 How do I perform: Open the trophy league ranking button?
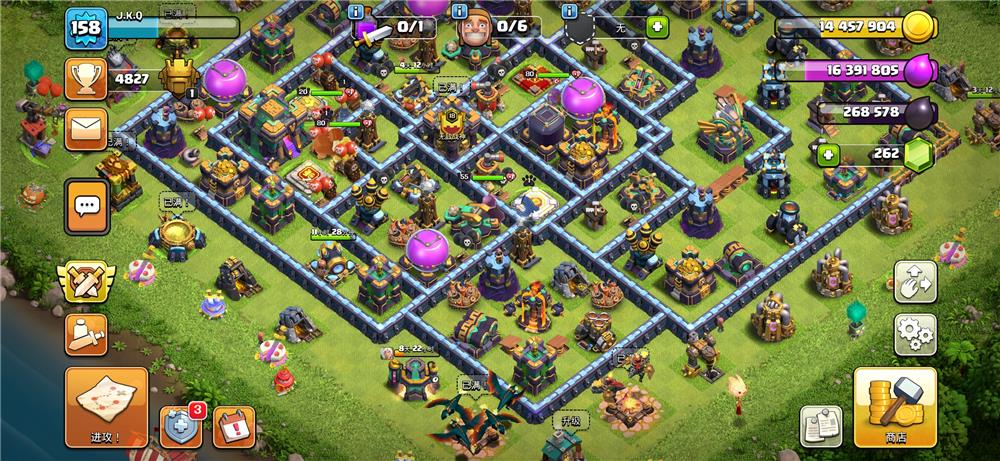pos(87,78)
